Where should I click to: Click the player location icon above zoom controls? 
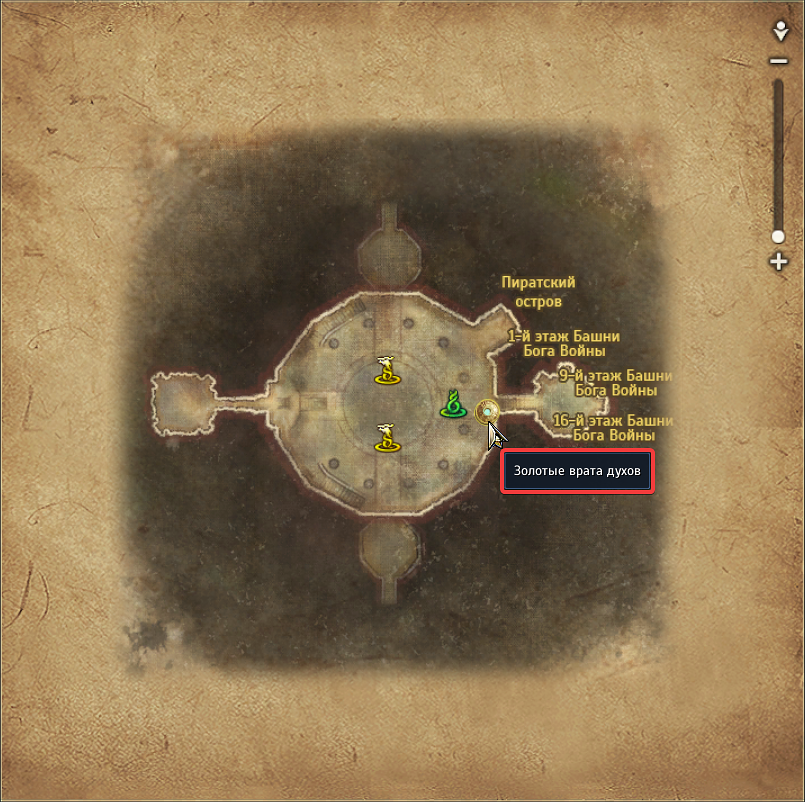pyautogui.click(x=780, y=32)
